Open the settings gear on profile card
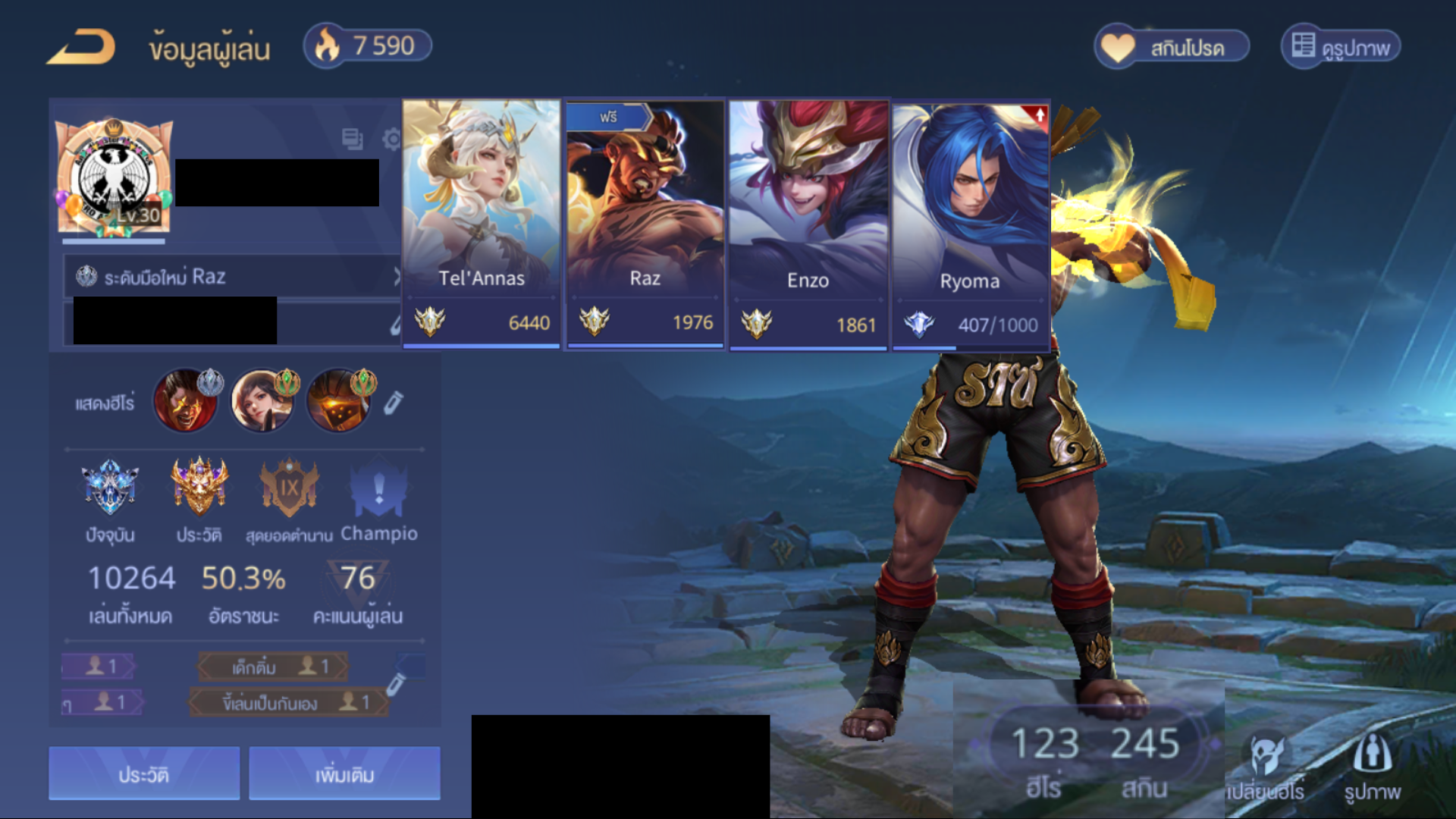 click(392, 140)
